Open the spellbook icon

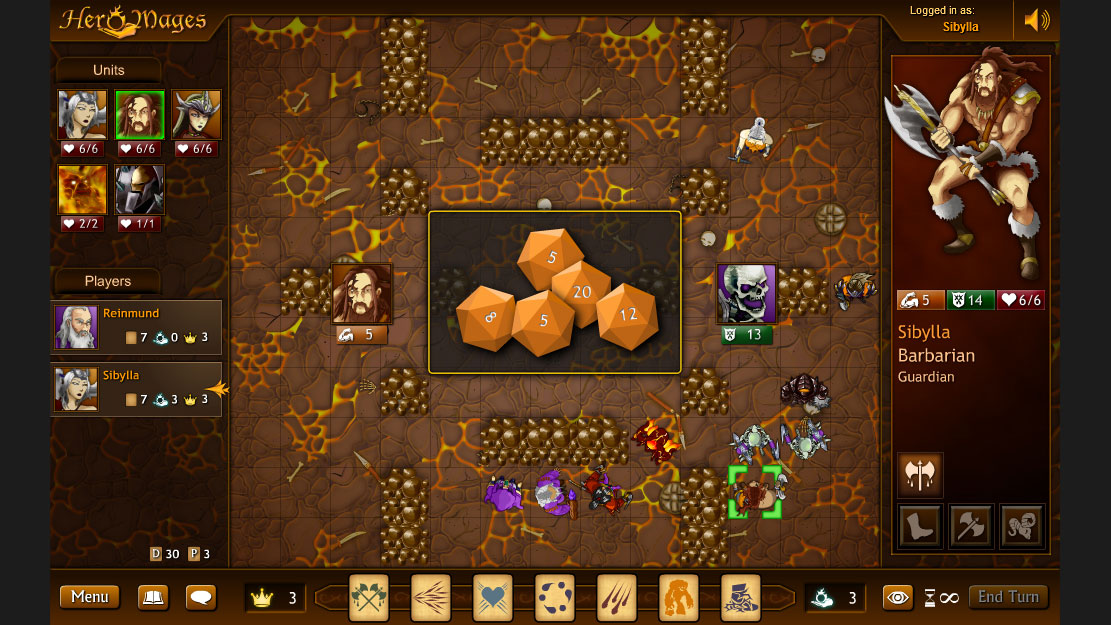[x=153, y=597]
